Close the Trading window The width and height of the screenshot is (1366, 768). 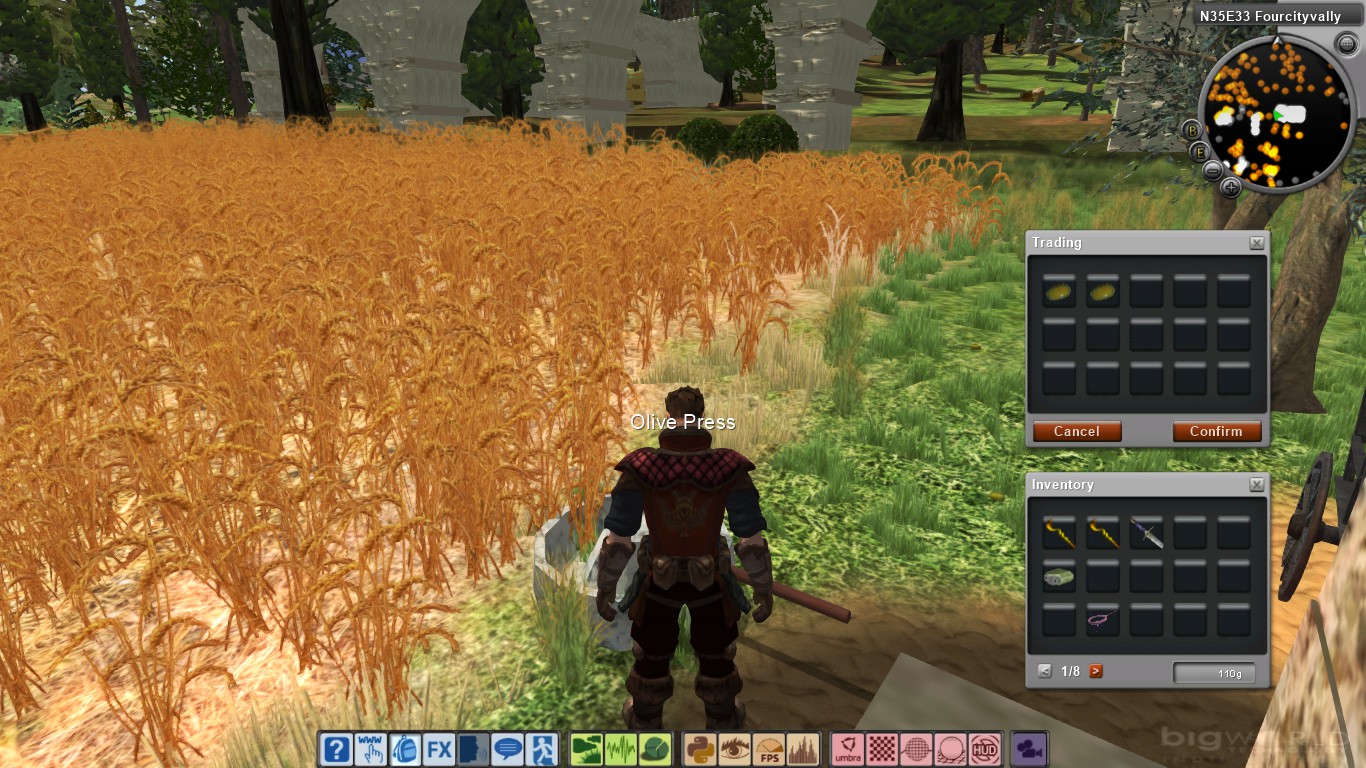coord(1257,243)
